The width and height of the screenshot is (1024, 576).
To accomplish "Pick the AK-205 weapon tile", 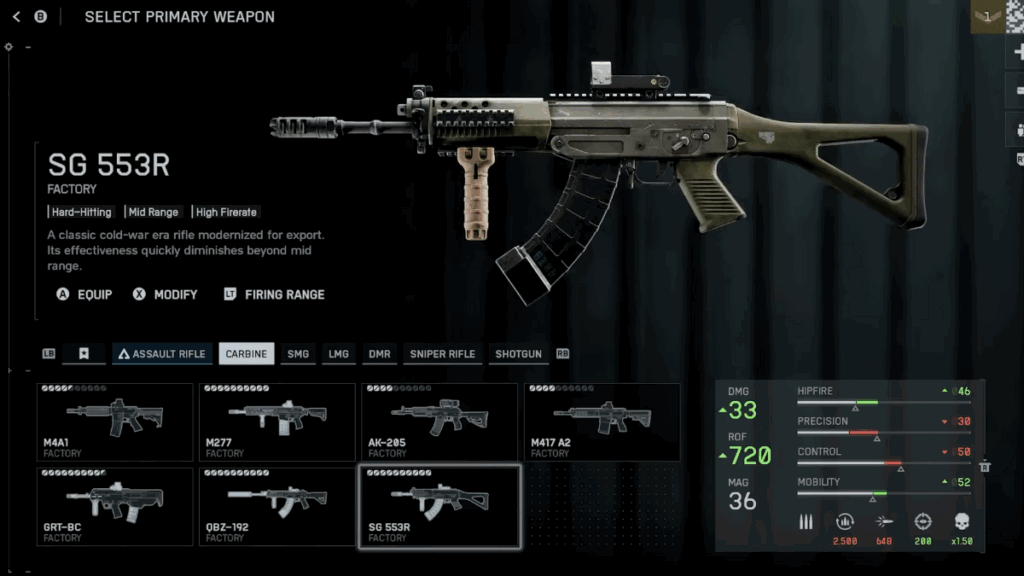I will [x=439, y=421].
